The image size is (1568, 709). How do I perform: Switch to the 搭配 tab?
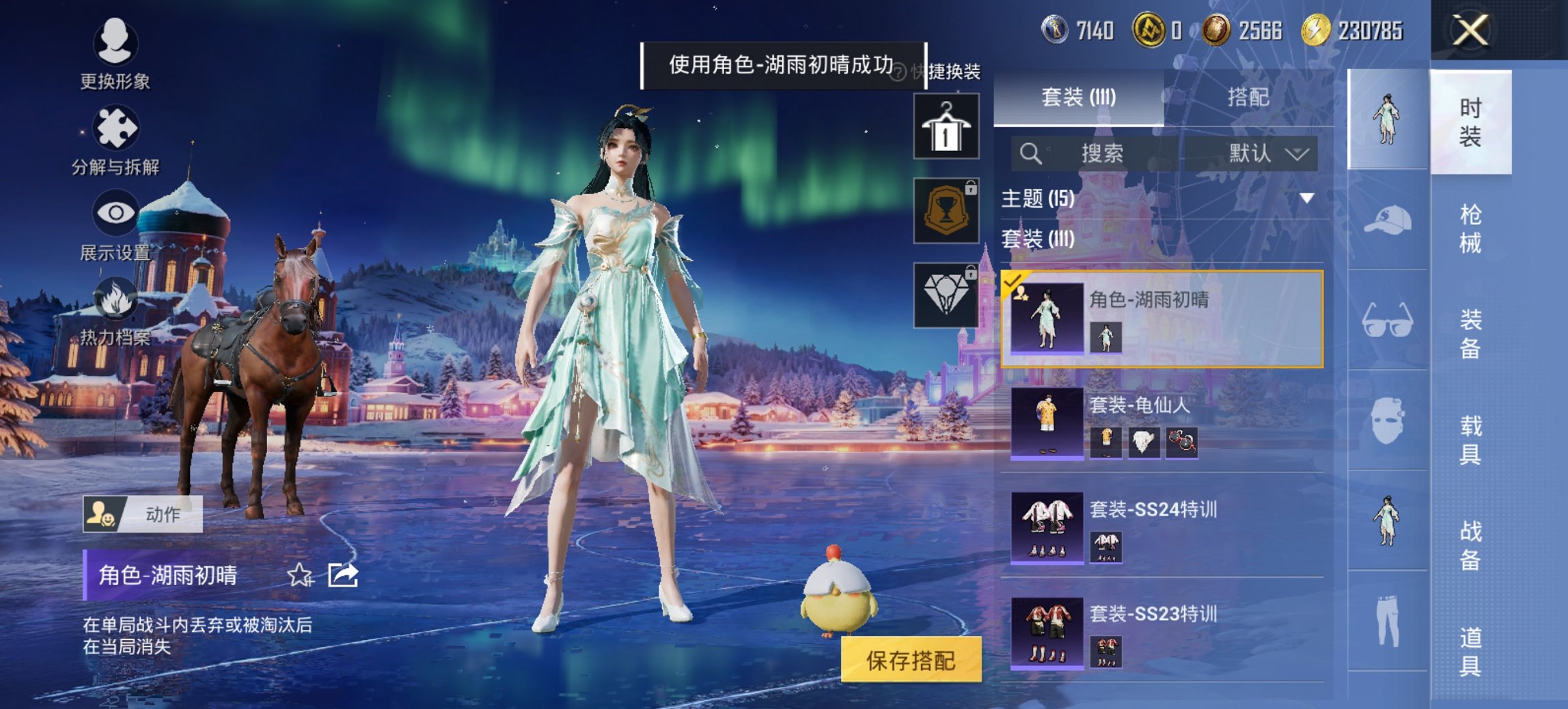click(1248, 98)
